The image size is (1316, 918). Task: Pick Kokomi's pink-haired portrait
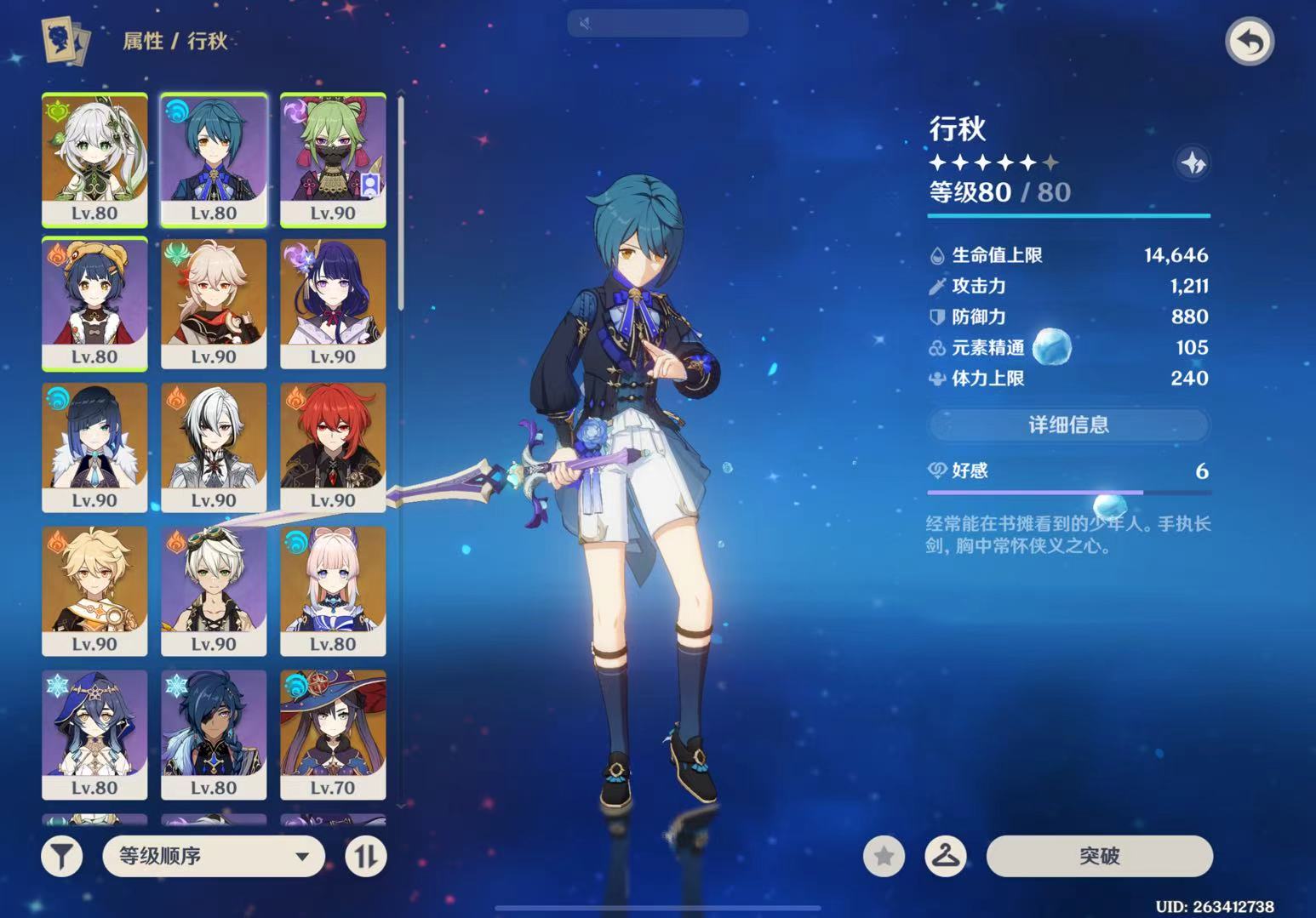[333, 590]
